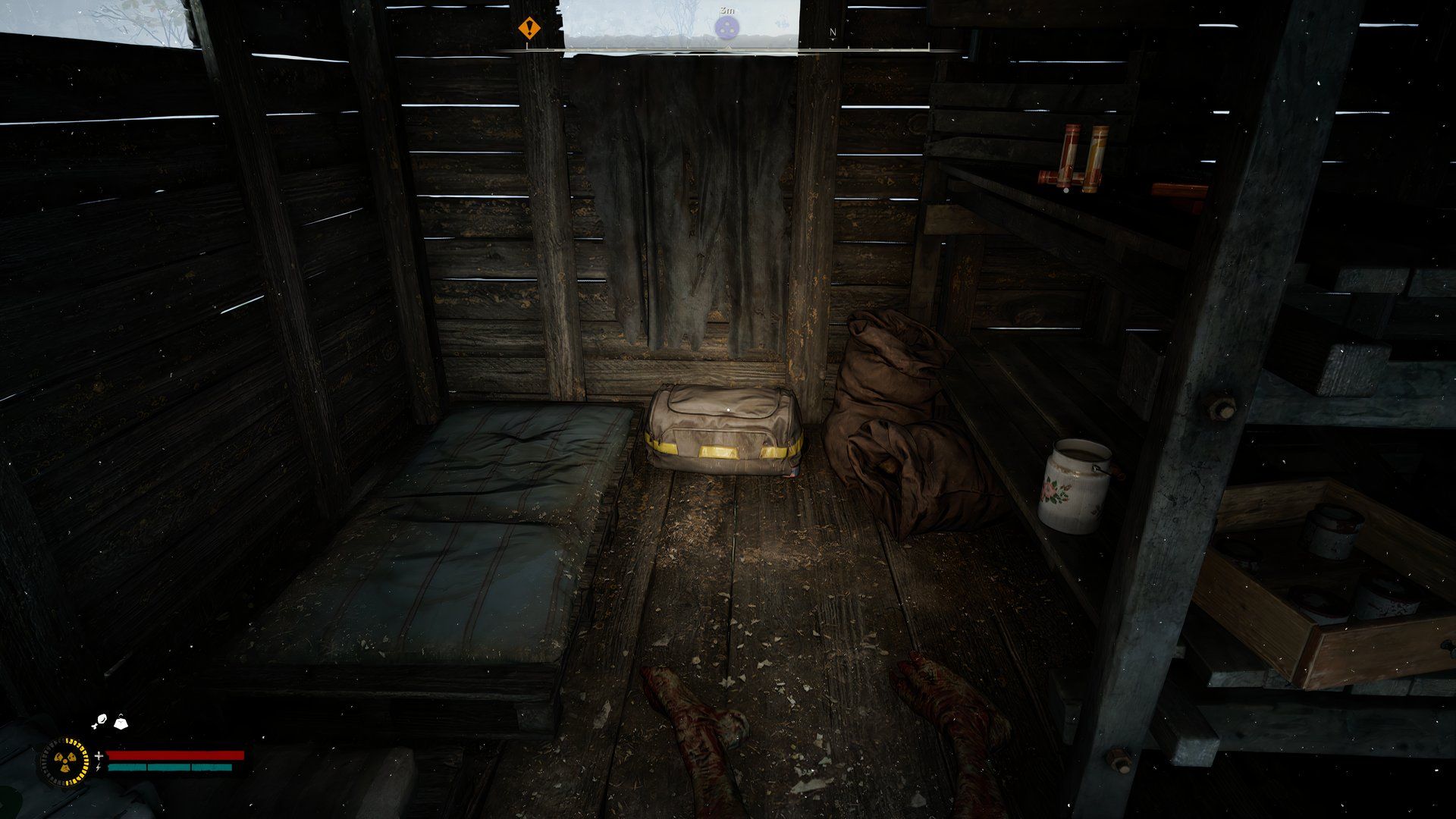Select the hunger drumstick icon
The width and height of the screenshot is (1456, 819).
point(99,720)
